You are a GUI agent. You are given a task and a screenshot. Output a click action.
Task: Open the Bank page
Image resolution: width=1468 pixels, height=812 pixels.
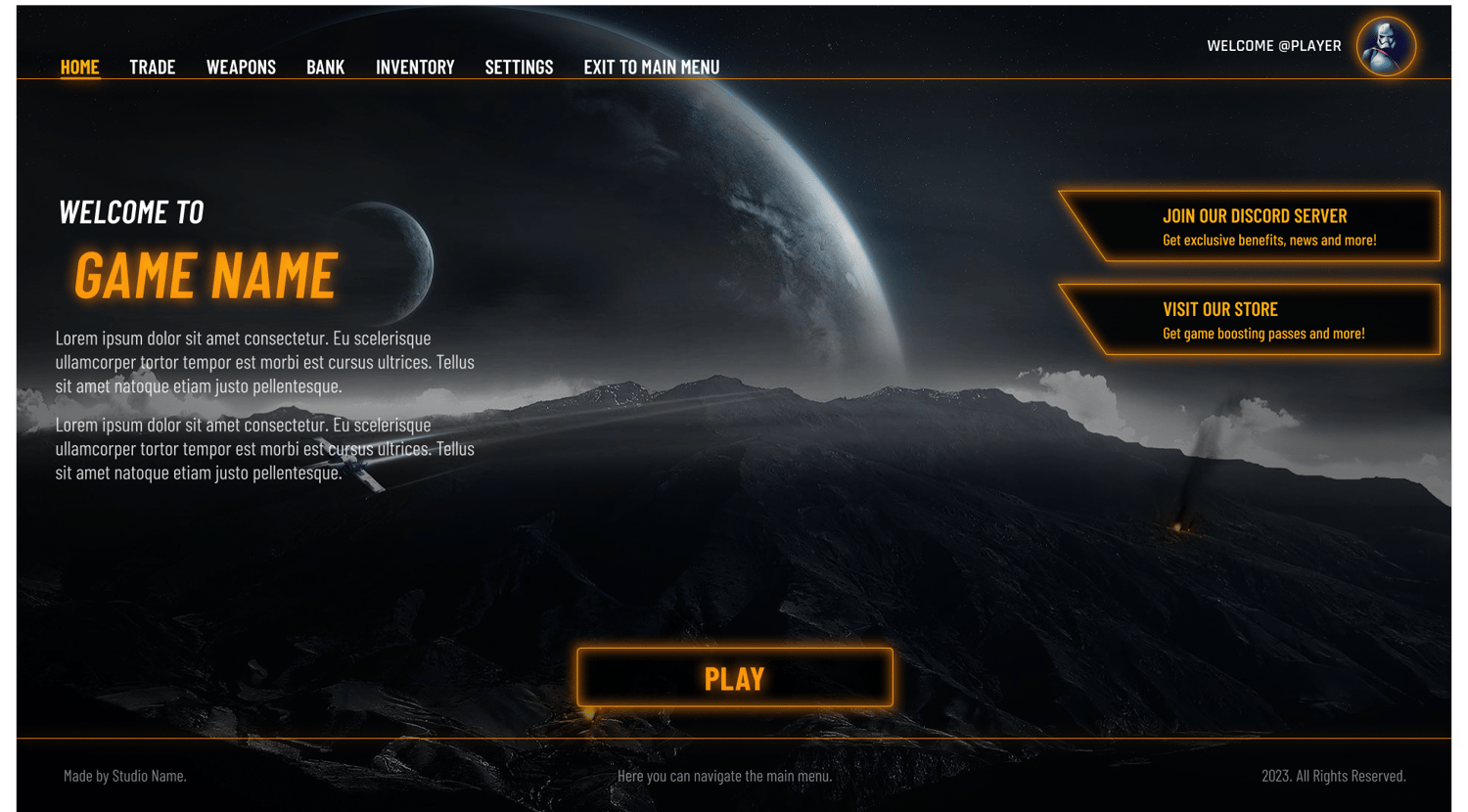(325, 68)
